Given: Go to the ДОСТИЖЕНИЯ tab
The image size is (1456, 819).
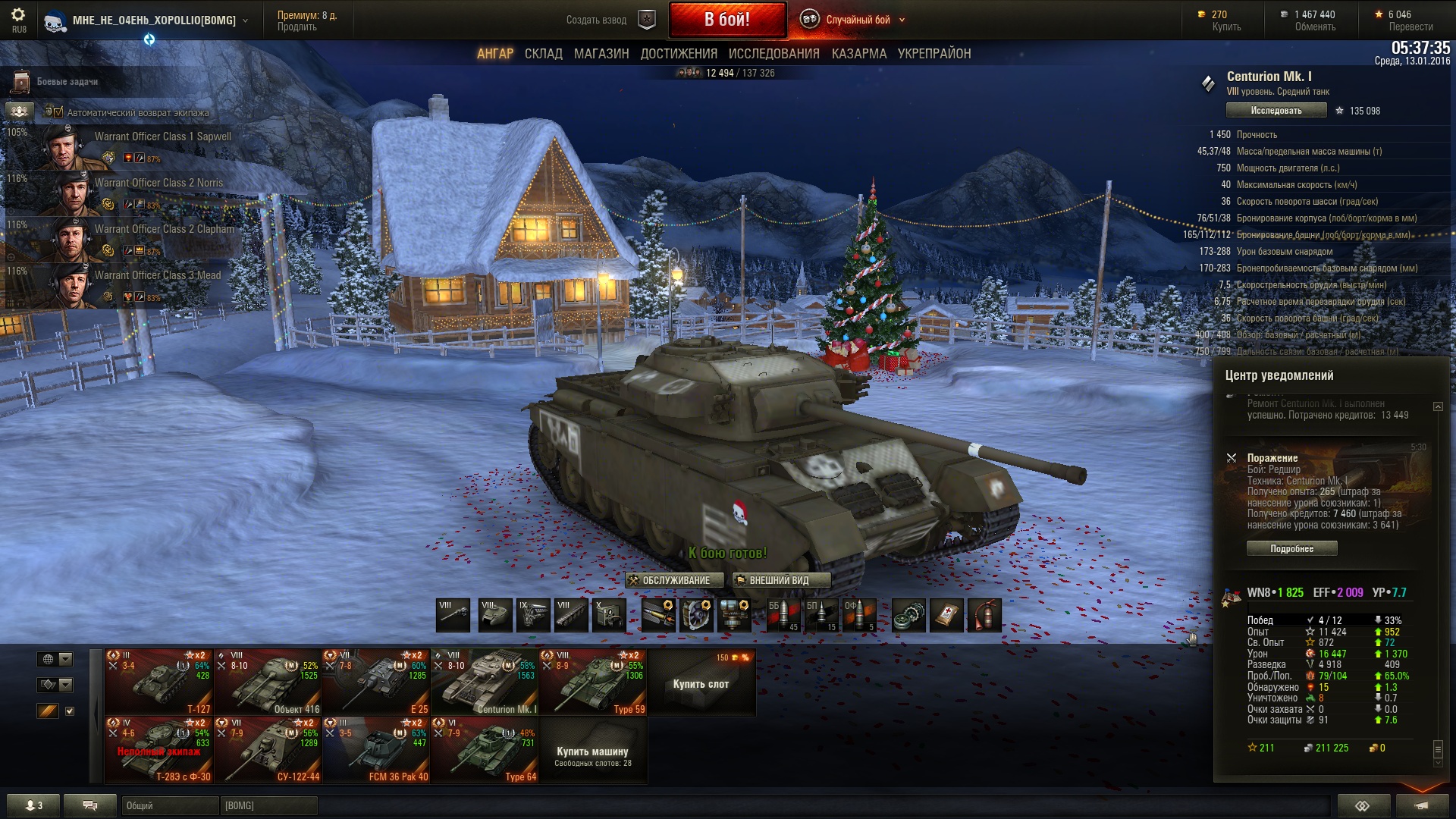Looking at the screenshot, I should click(679, 54).
